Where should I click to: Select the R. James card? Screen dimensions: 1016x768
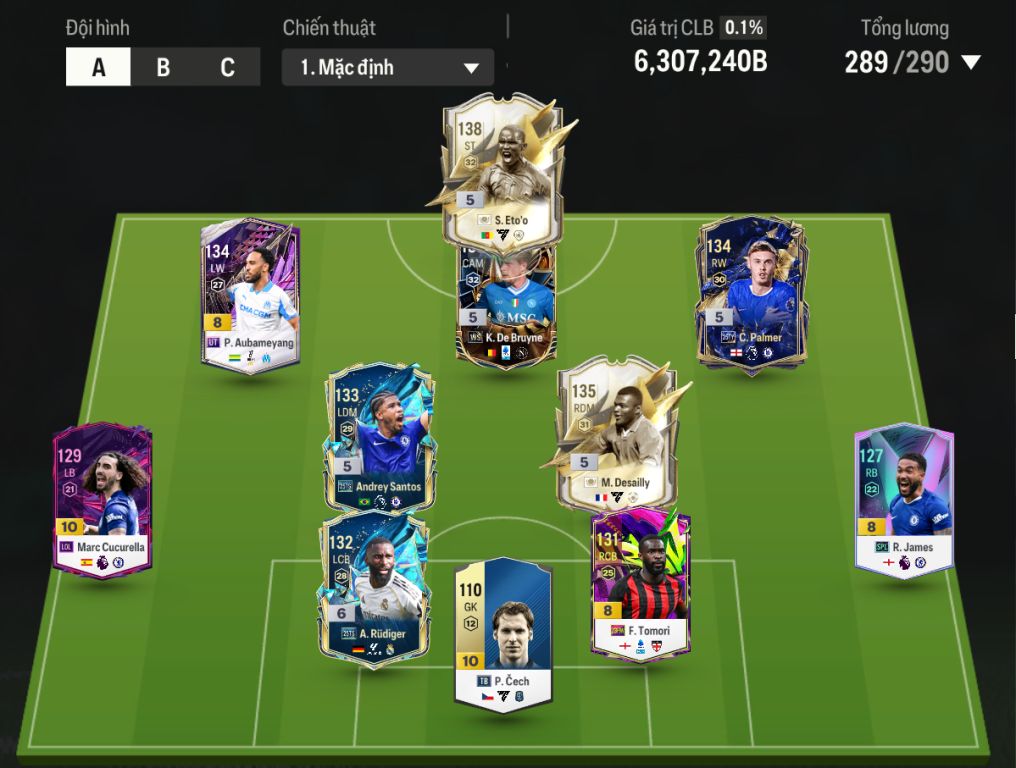click(904, 500)
